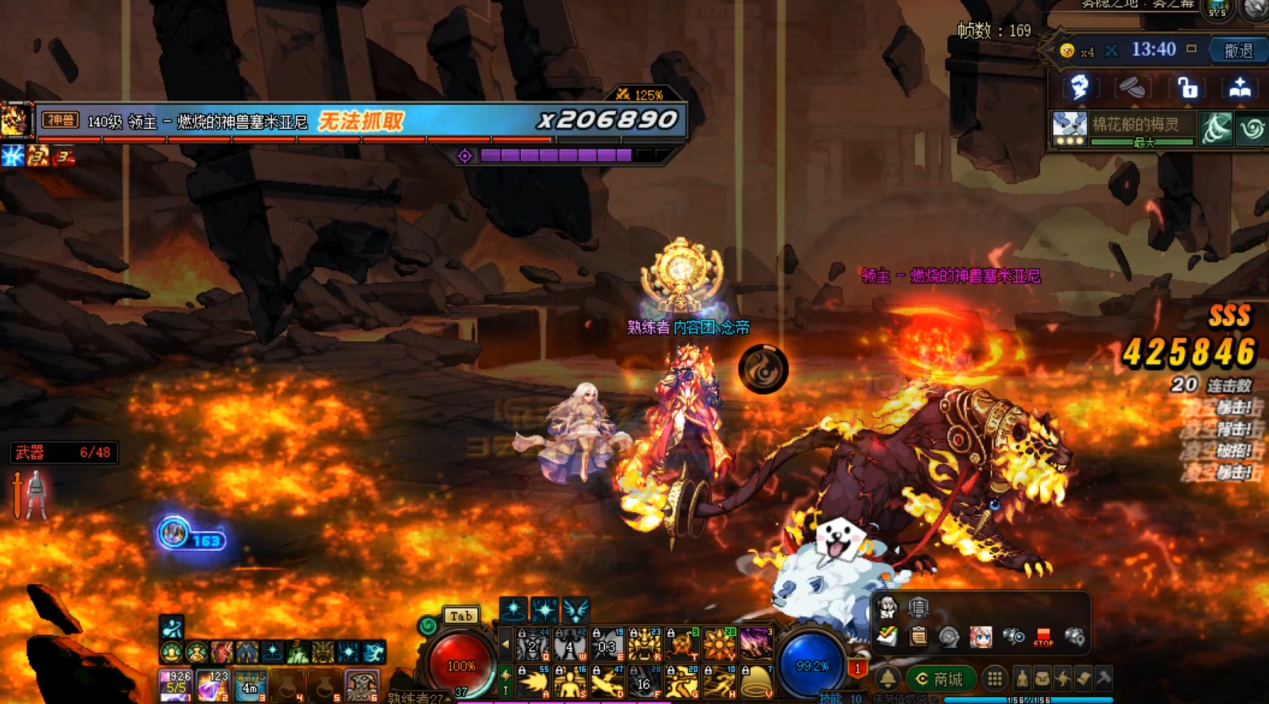Click the 撤退 retreat button
The height and width of the screenshot is (704, 1269).
click(x=1237, y=51)
